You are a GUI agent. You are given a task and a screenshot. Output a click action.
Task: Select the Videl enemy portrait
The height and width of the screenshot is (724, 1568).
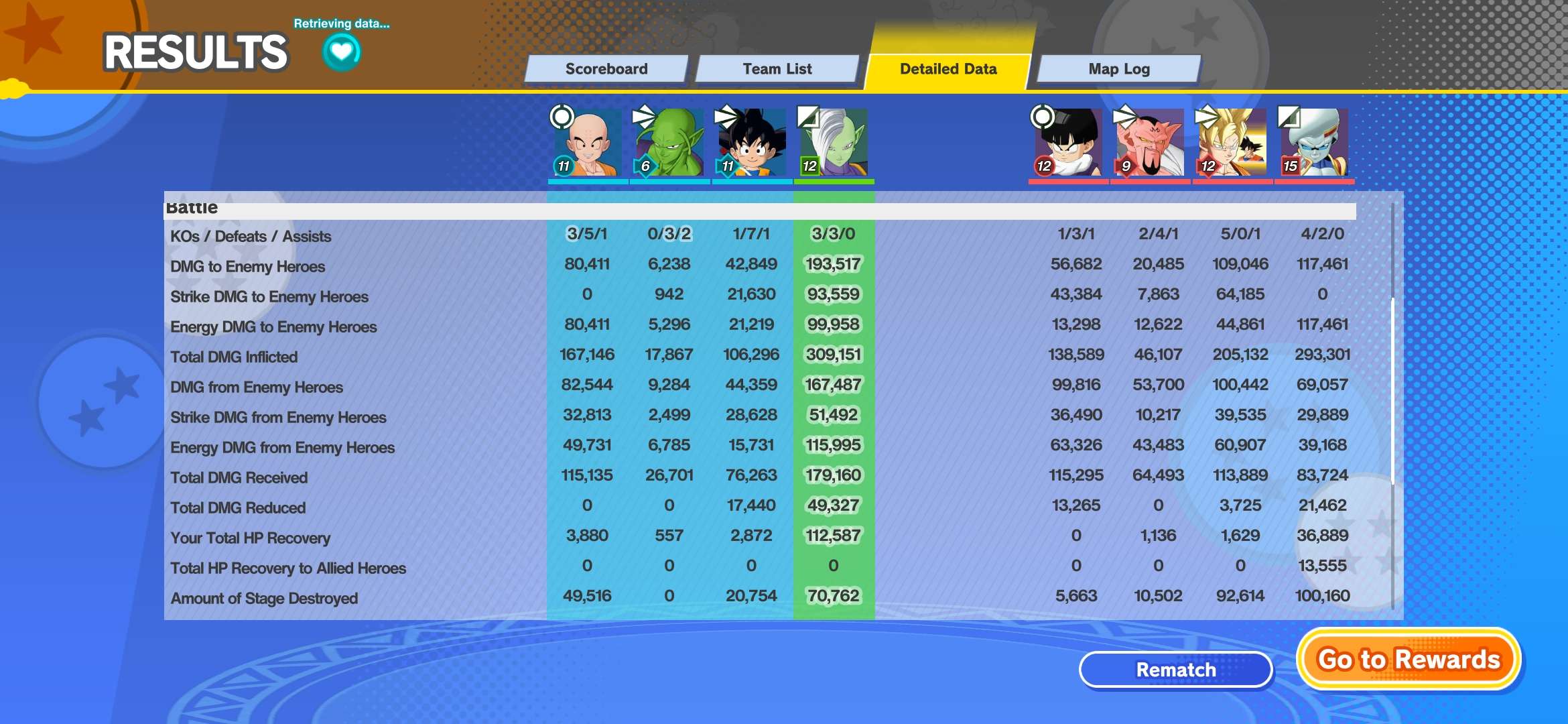(x=1068, y=143)
